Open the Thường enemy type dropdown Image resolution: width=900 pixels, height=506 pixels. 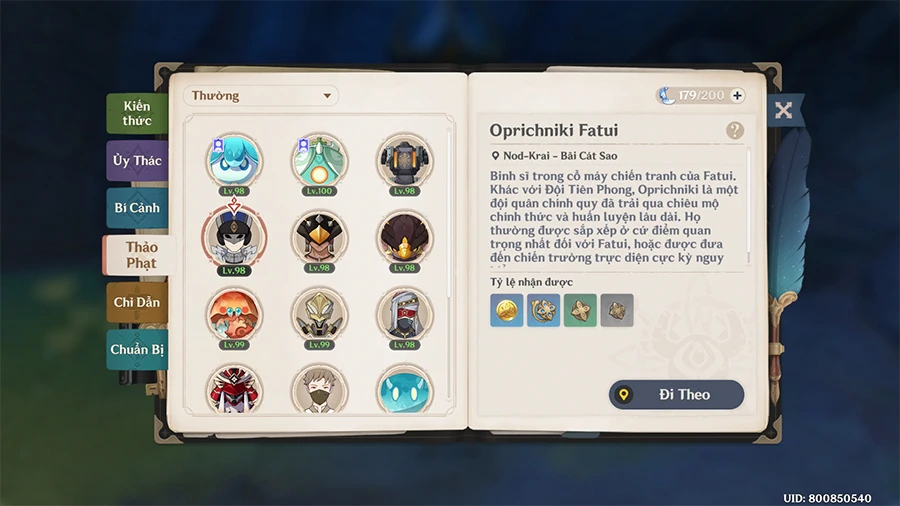pyautogui.click(x=261, y=96)
